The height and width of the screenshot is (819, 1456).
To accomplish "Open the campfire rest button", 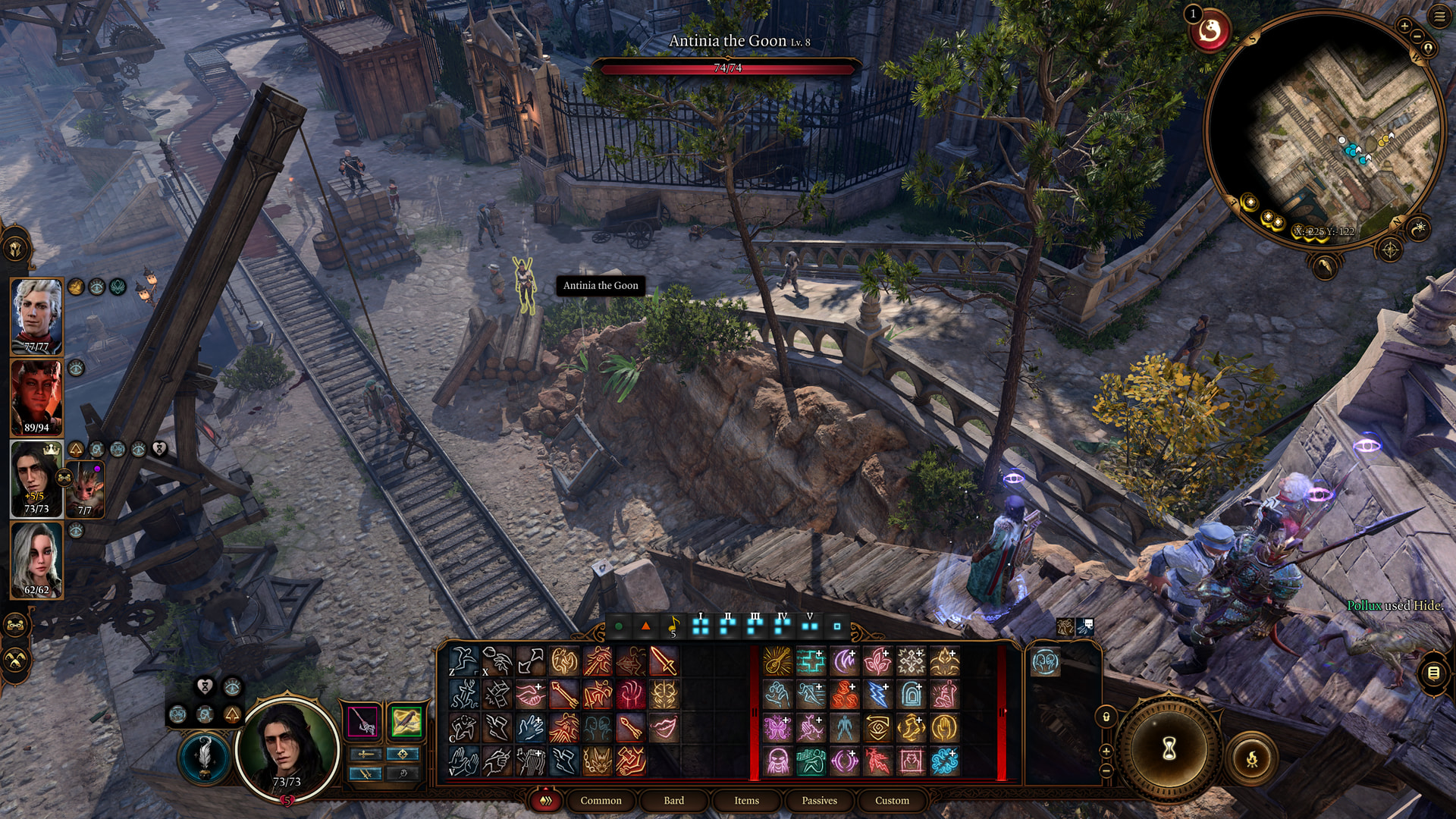I will click(1251, 758).
